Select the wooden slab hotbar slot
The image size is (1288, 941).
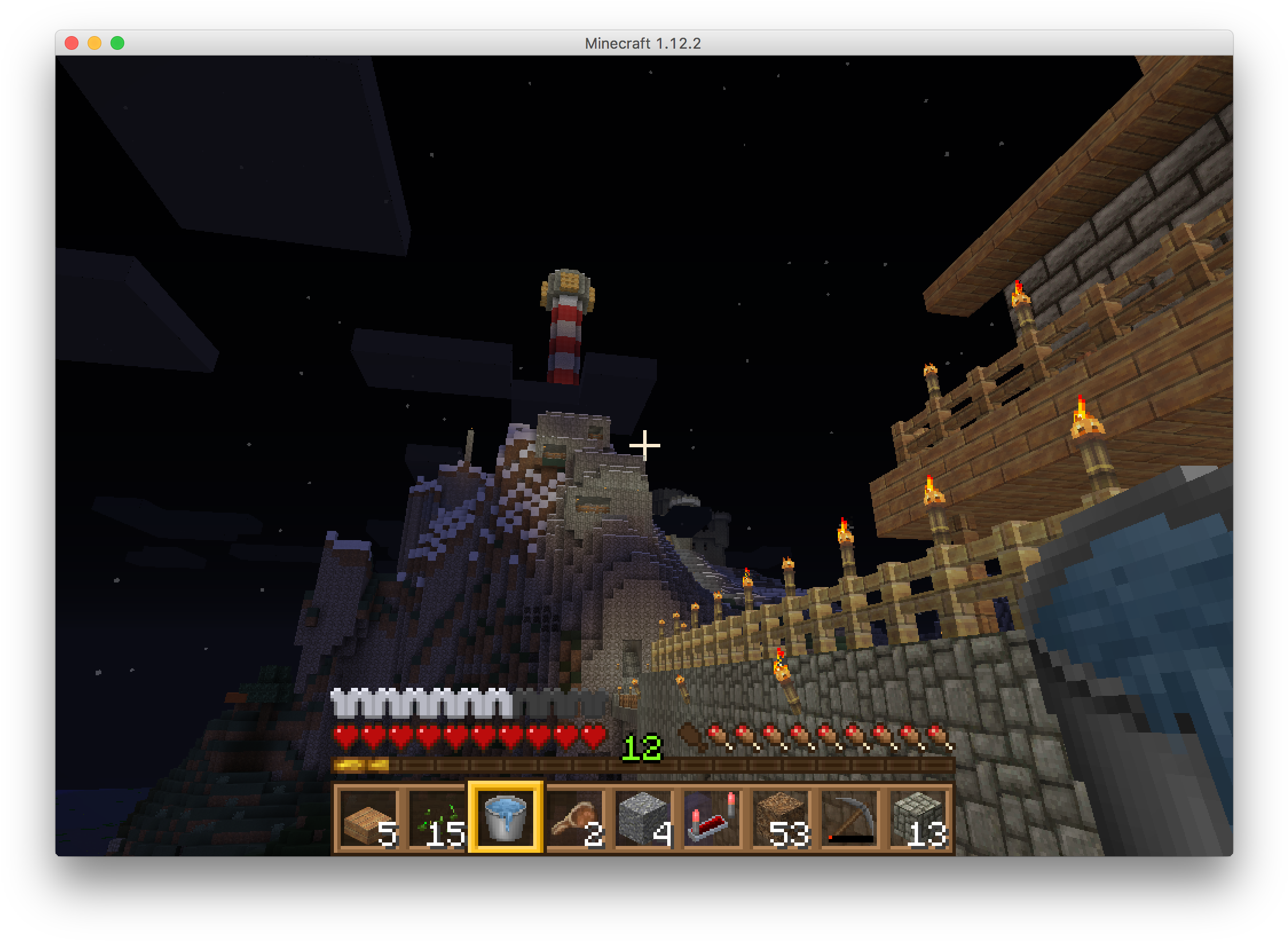(x=368, y=818)
